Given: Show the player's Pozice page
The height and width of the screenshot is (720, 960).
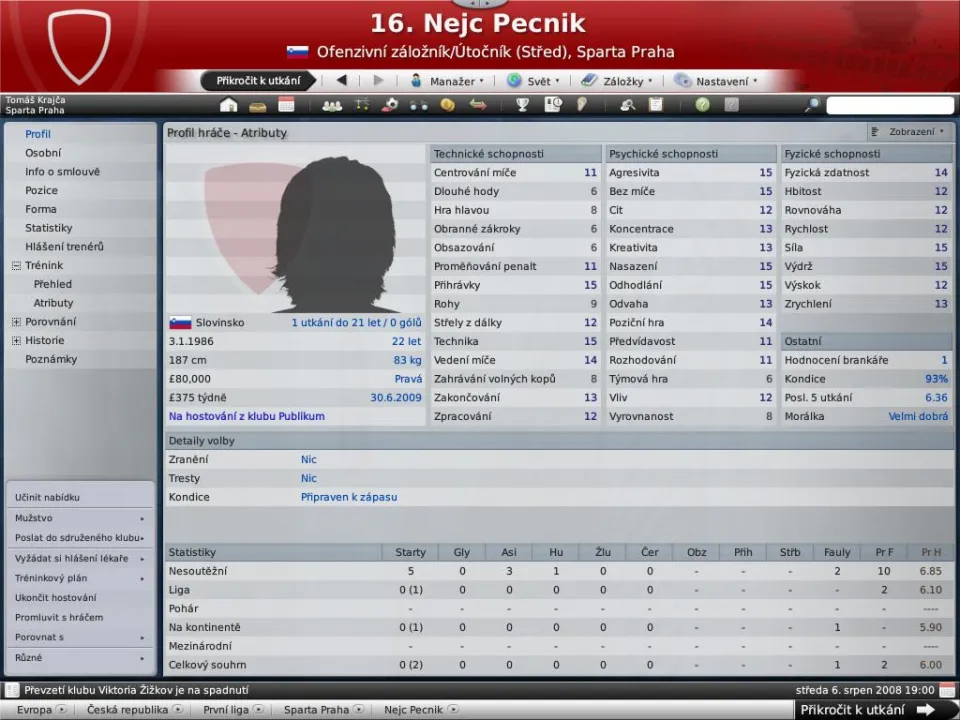Looking at the screenshot, I should [42, 190].
